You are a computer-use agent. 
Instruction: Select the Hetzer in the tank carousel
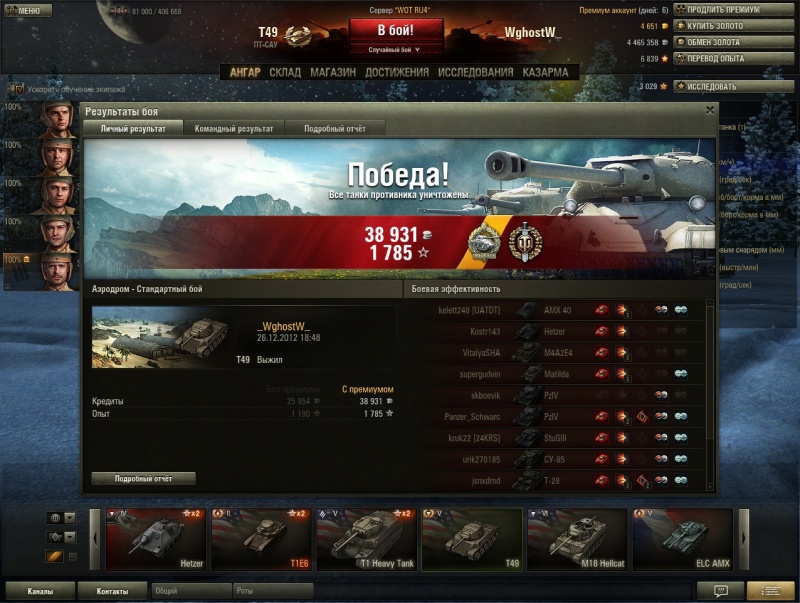point(156,539)
